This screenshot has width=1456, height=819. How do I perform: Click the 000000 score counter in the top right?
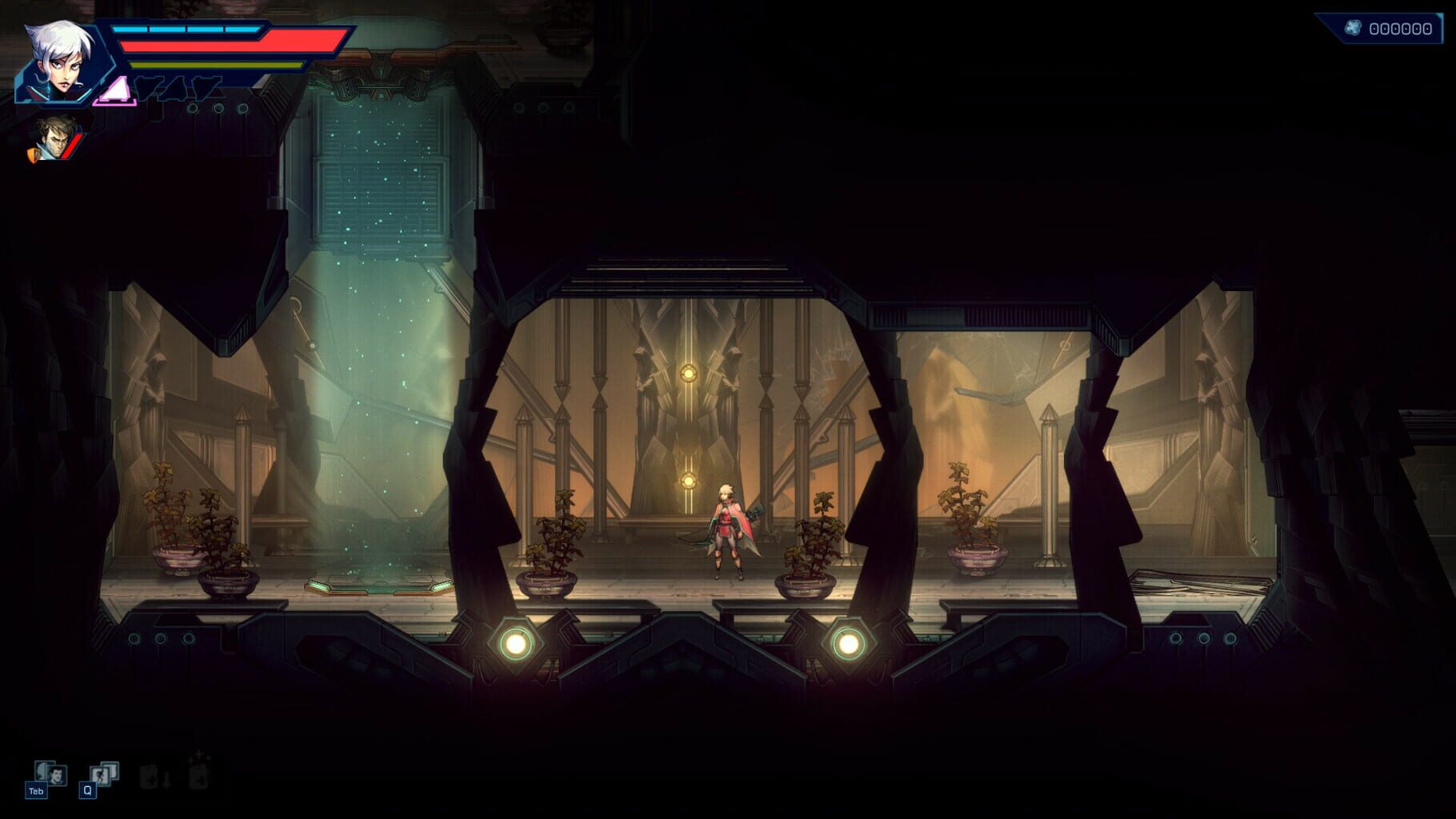tap(1401, 28)
